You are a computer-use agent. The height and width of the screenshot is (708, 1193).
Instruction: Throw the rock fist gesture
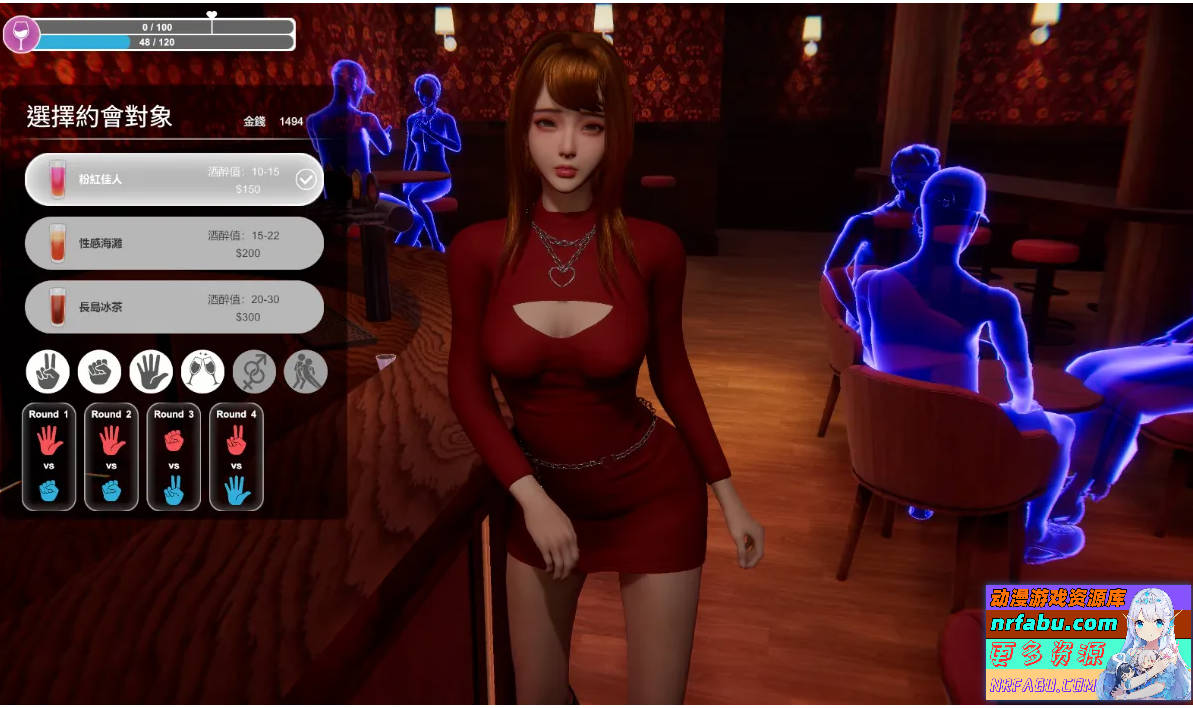(x=99, y=372)
